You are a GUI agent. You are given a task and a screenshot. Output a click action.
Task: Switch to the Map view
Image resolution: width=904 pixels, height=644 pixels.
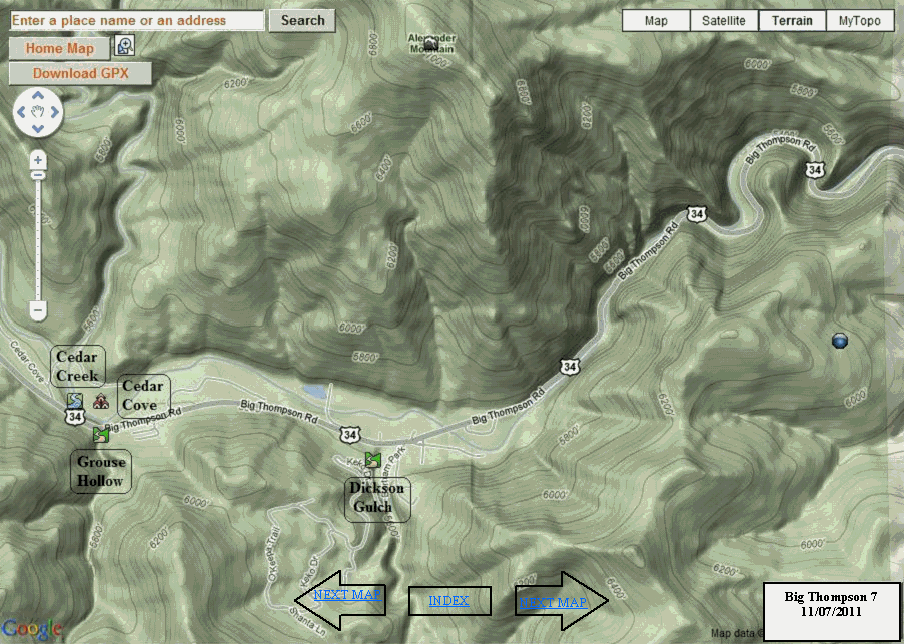656,21
